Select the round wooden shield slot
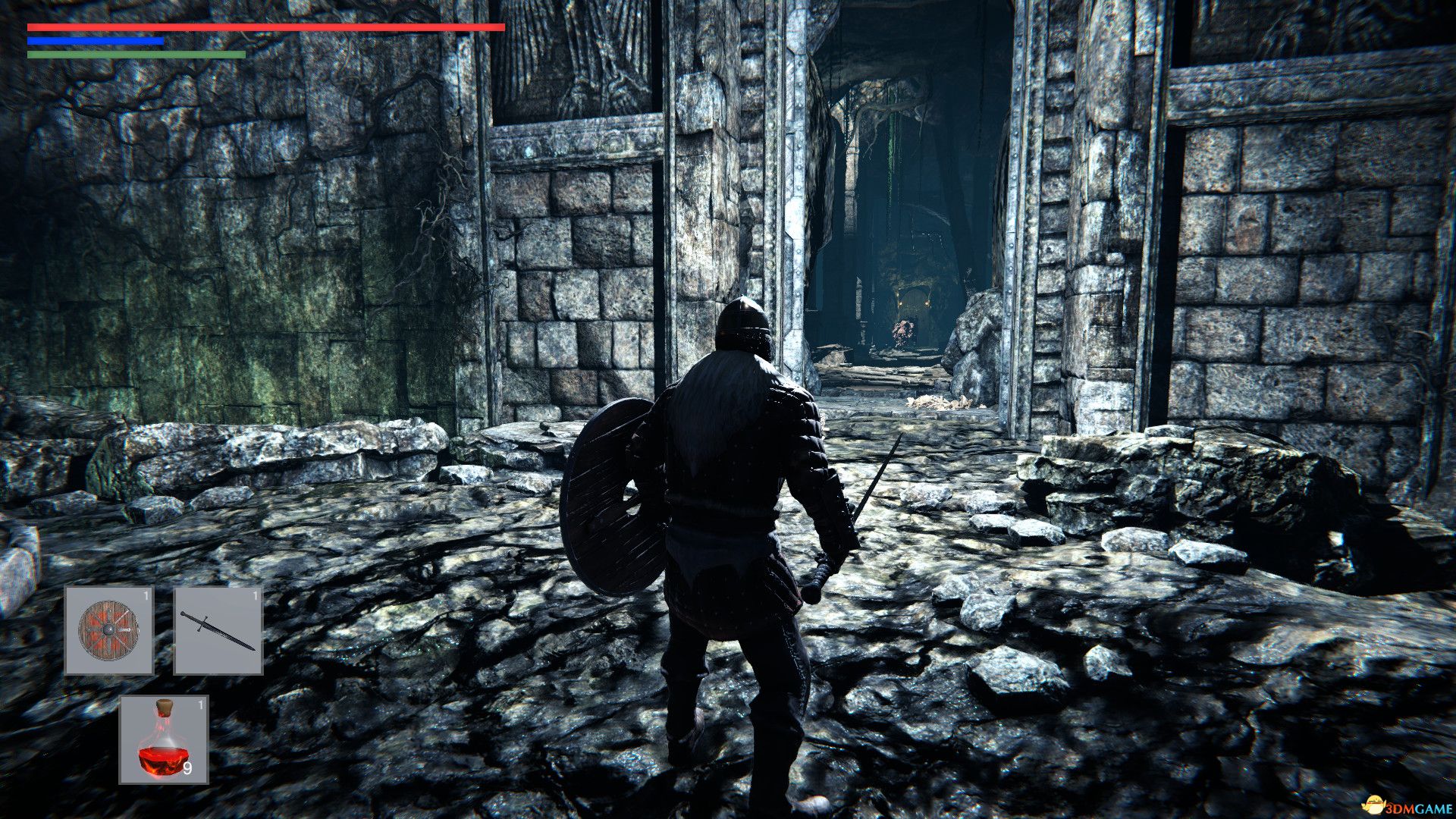Viewport: 1456px width, 819px height. [109, 630]
